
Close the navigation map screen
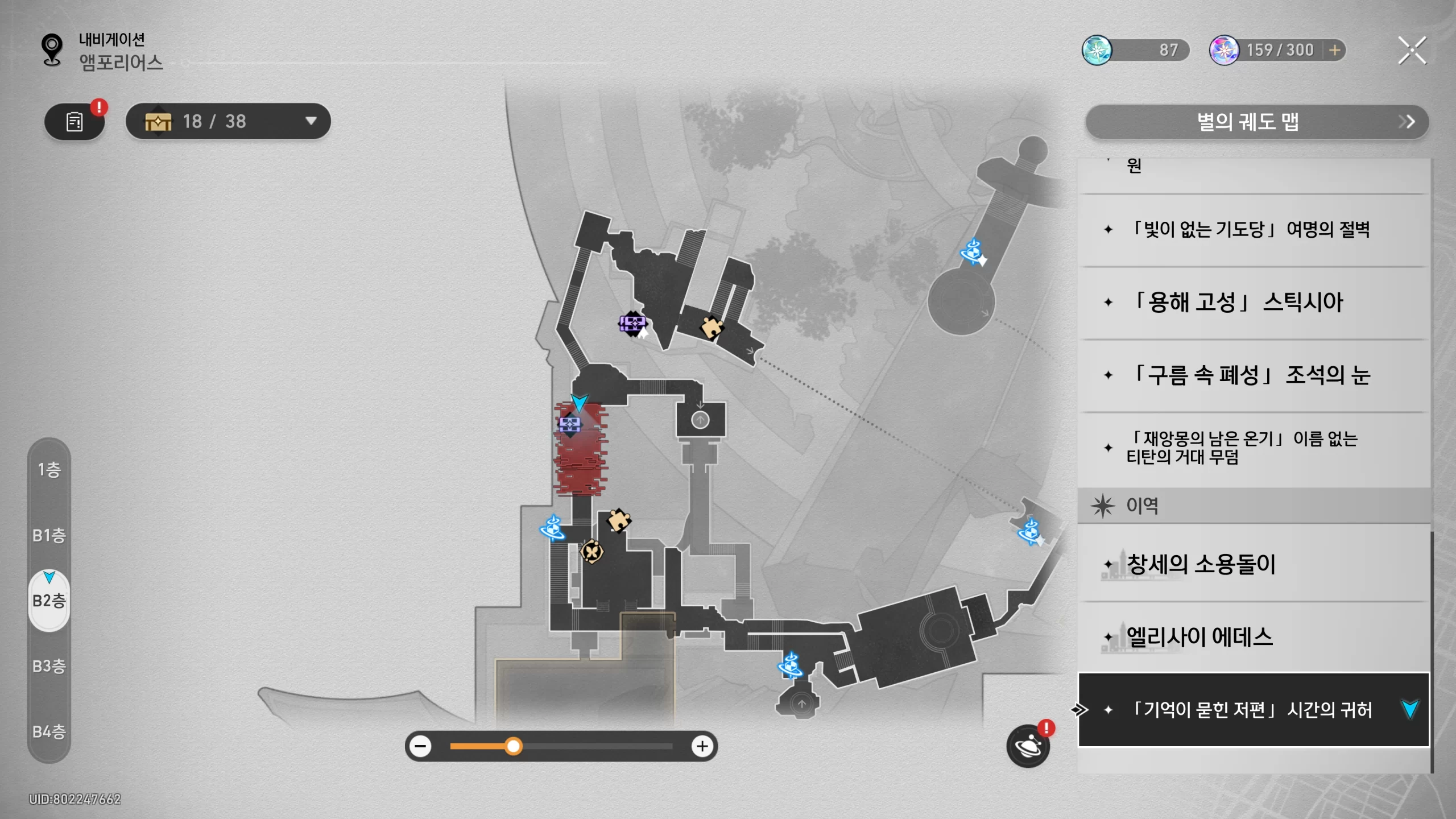(x=1412, y=51)
